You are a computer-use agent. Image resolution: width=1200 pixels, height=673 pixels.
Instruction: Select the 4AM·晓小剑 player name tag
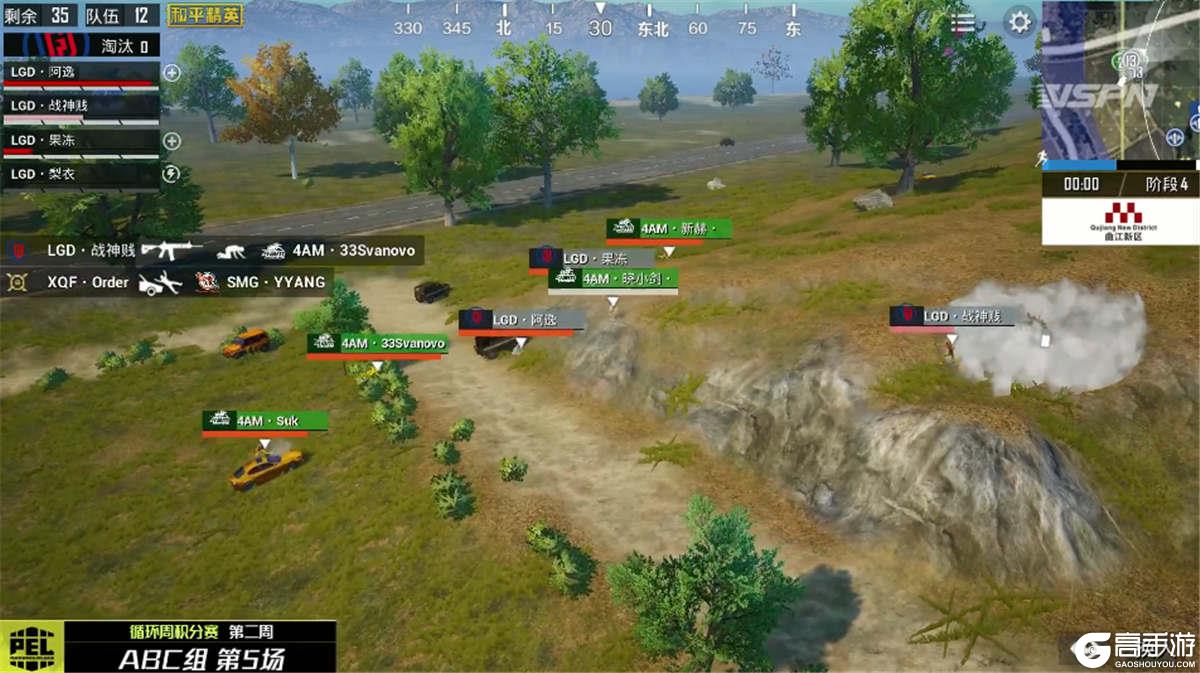tap(613, 279)
